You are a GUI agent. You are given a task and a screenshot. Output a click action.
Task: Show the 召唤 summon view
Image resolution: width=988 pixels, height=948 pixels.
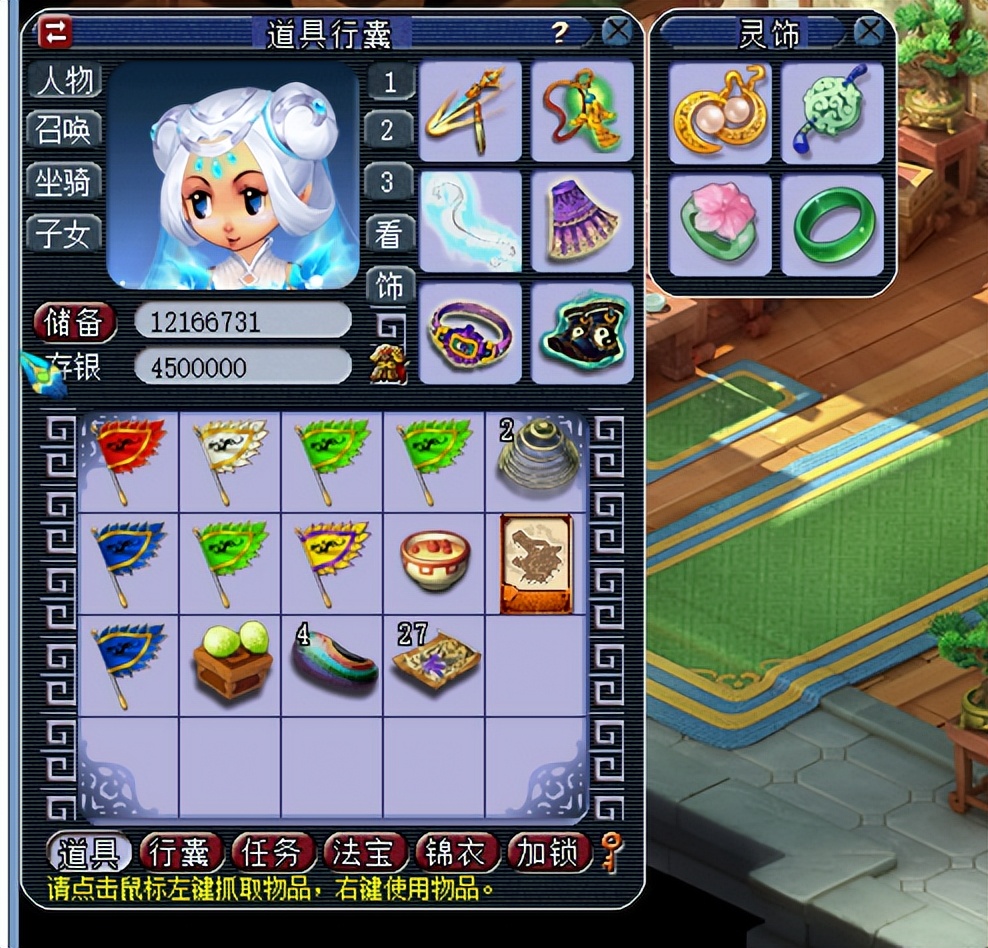point(65,130)
